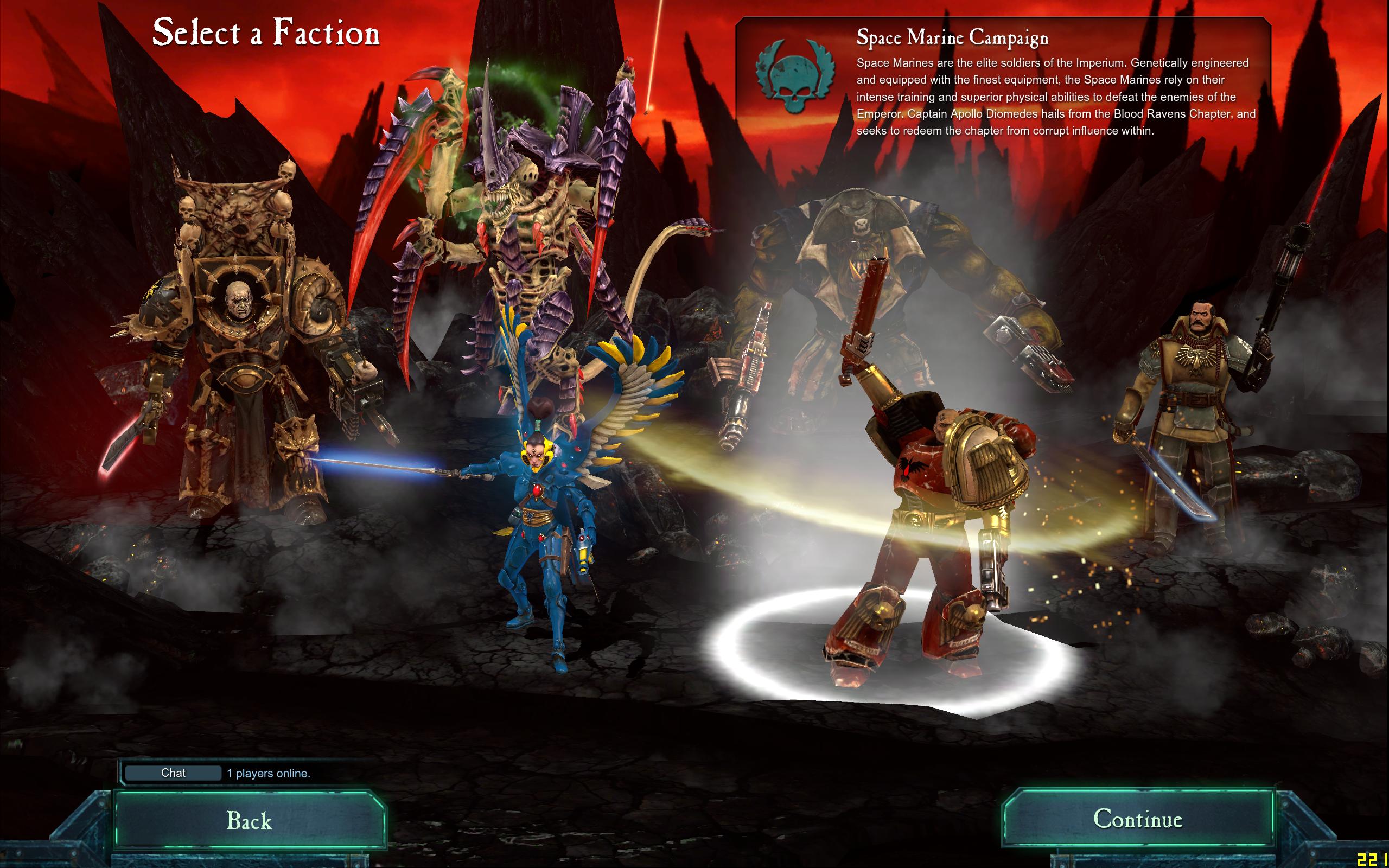1389x868 pixels.
Task: Go back with the Back button
Action: point(249,820)
